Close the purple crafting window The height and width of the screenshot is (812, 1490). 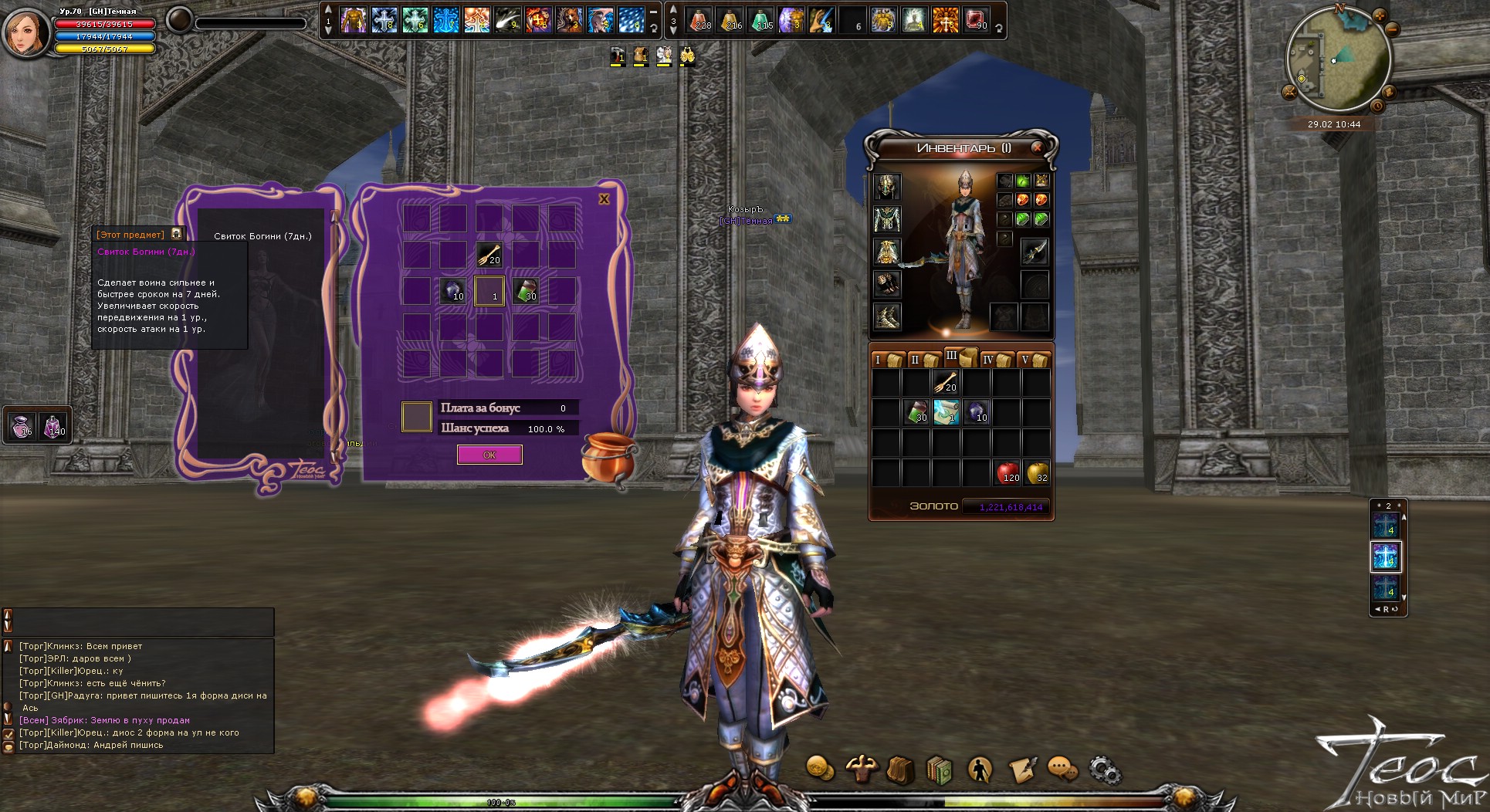[604, 199]
